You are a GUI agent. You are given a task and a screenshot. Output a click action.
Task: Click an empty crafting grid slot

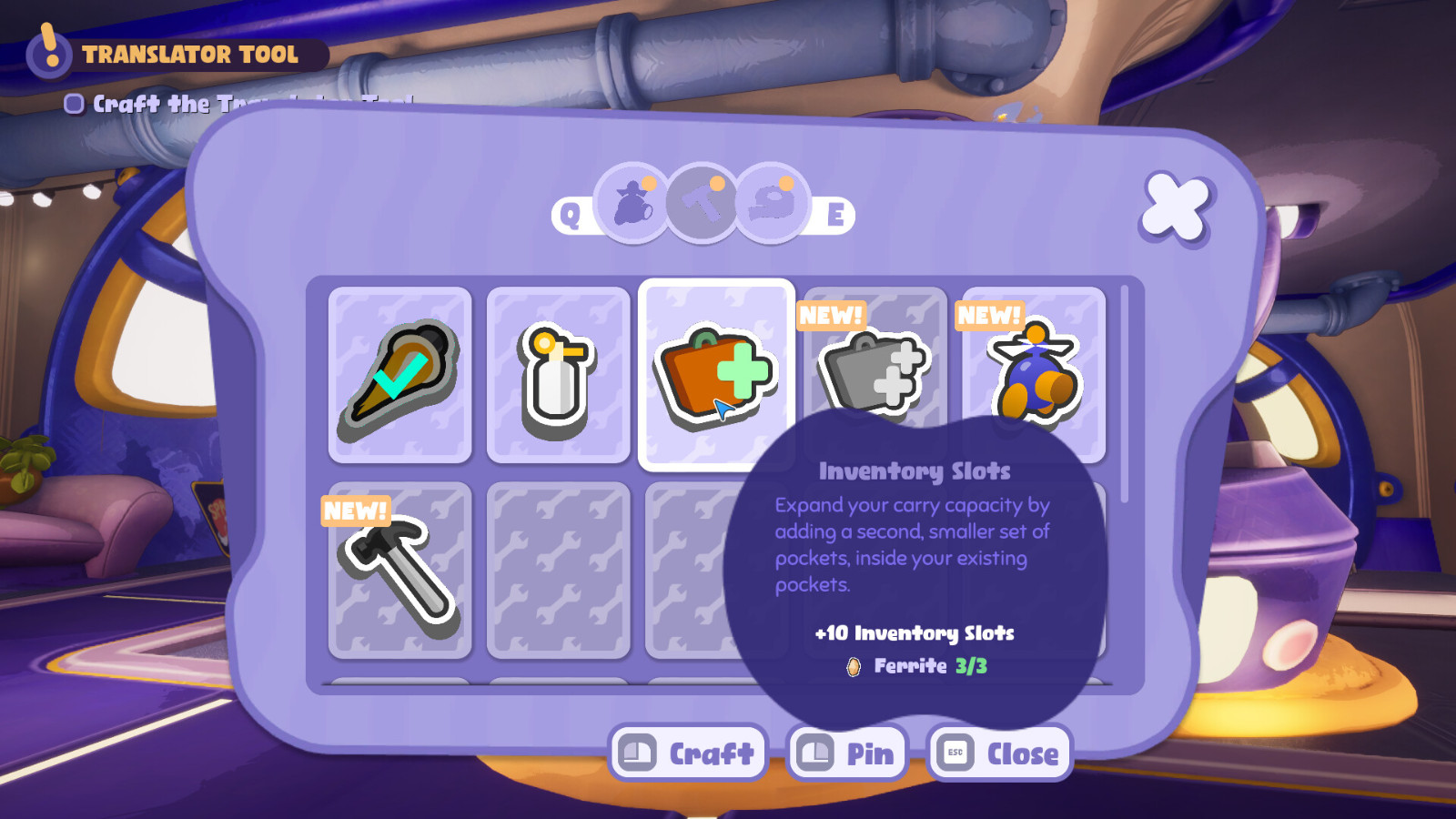tap(559, 571)
